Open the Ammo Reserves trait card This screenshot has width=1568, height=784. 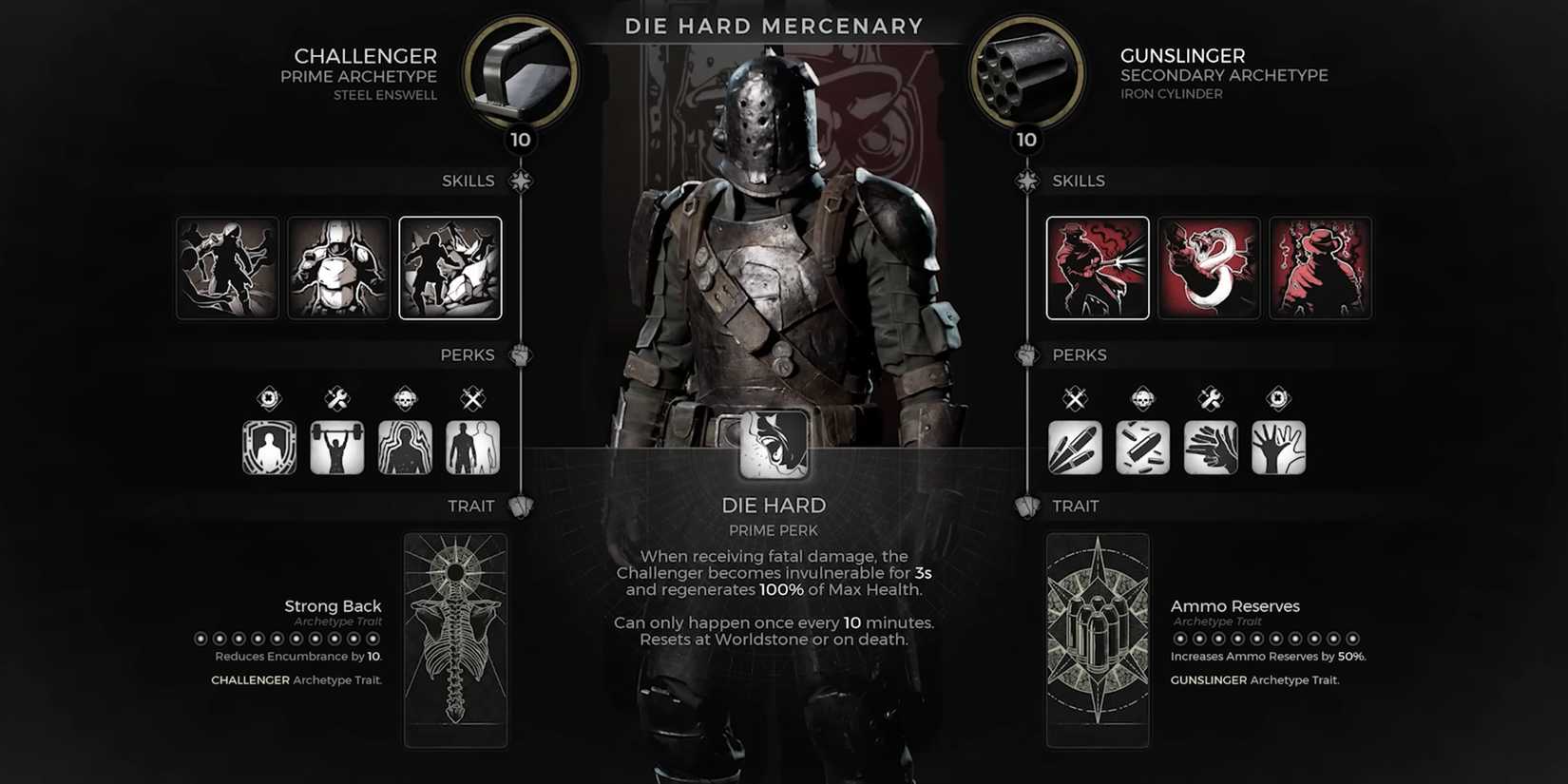click(x=1098, y=639)
